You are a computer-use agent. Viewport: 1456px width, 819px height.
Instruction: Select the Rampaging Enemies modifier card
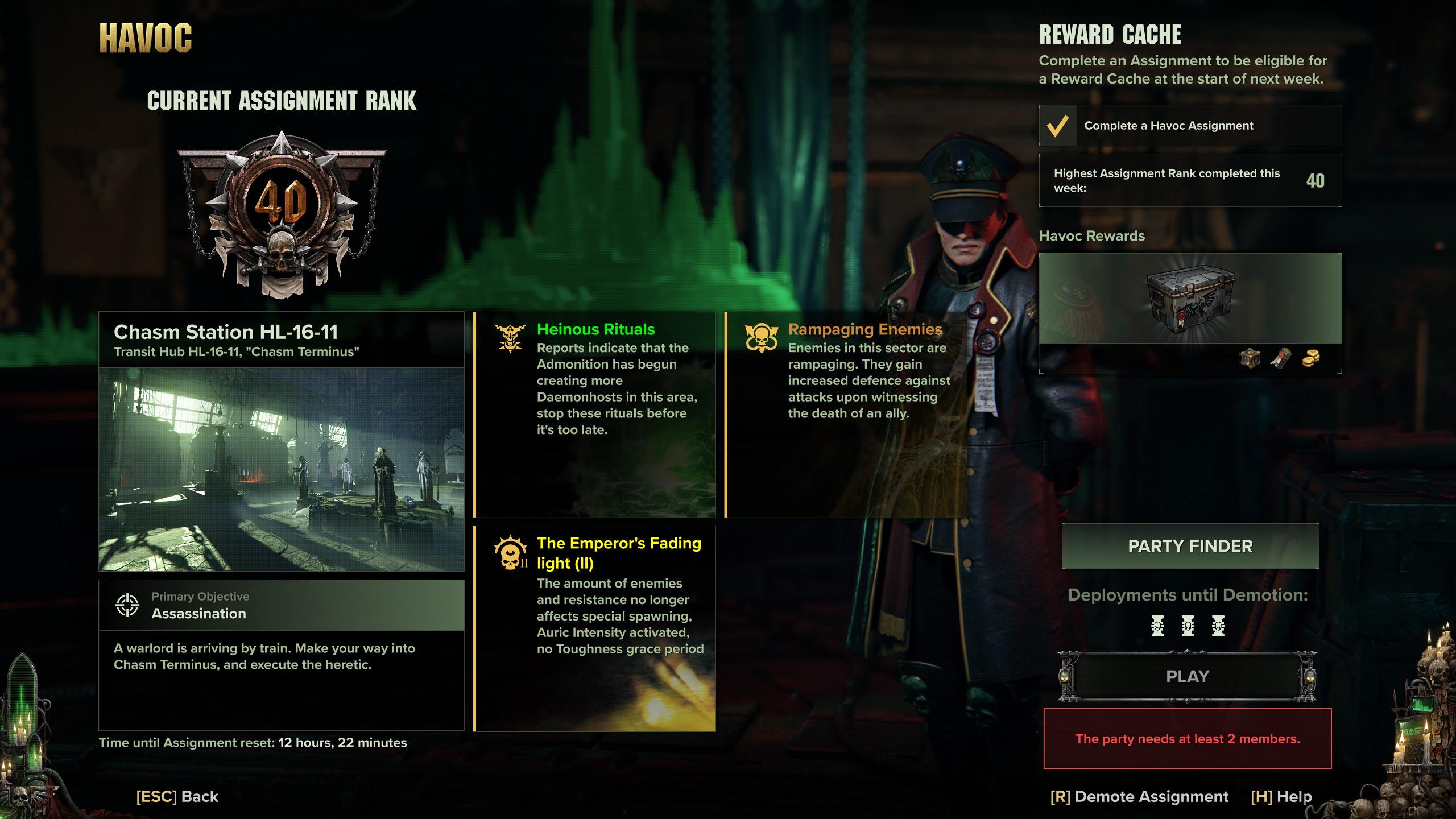click(x=846, y=414)
